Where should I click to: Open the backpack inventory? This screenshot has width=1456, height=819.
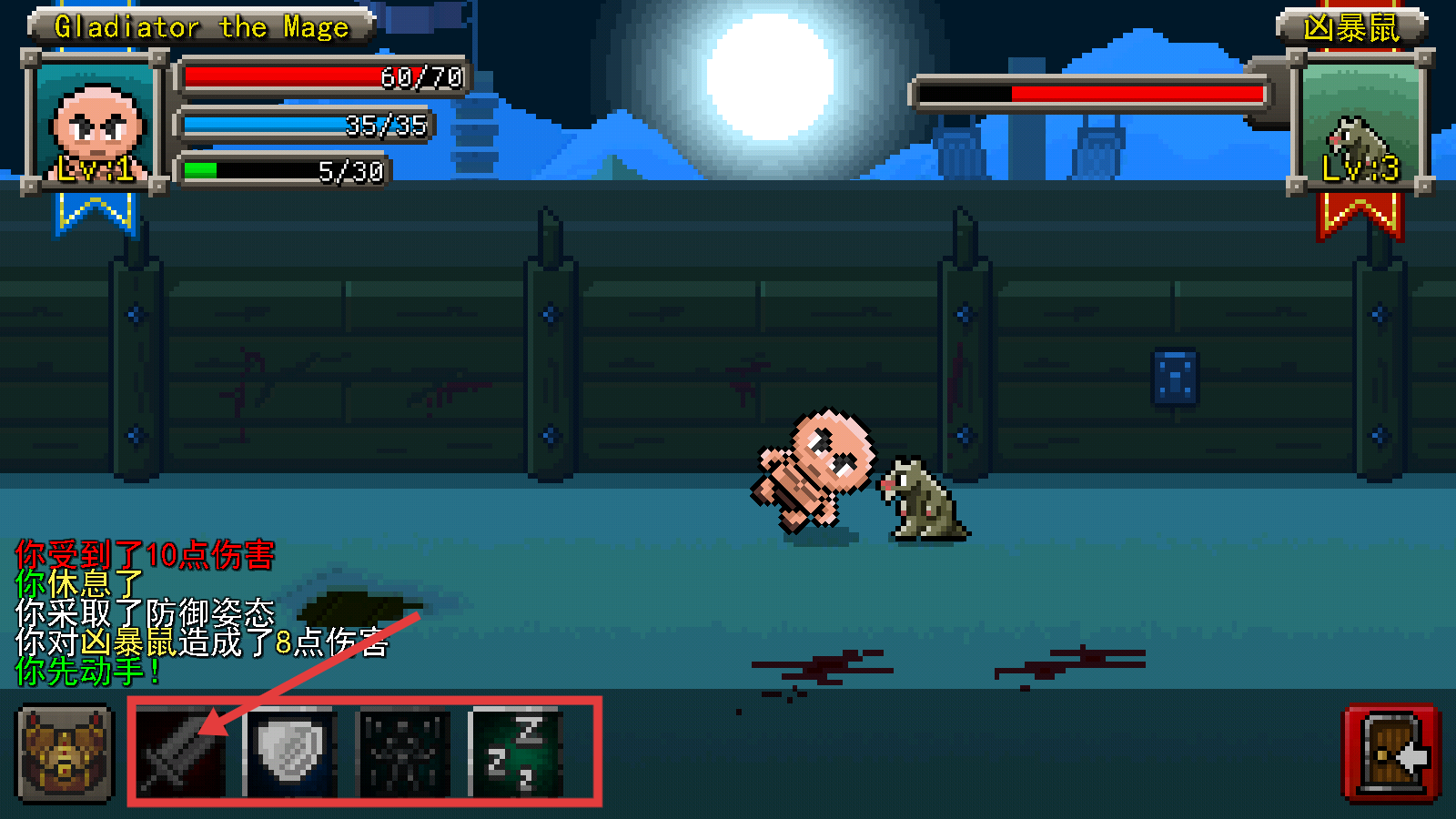click(x=65, y=755)
